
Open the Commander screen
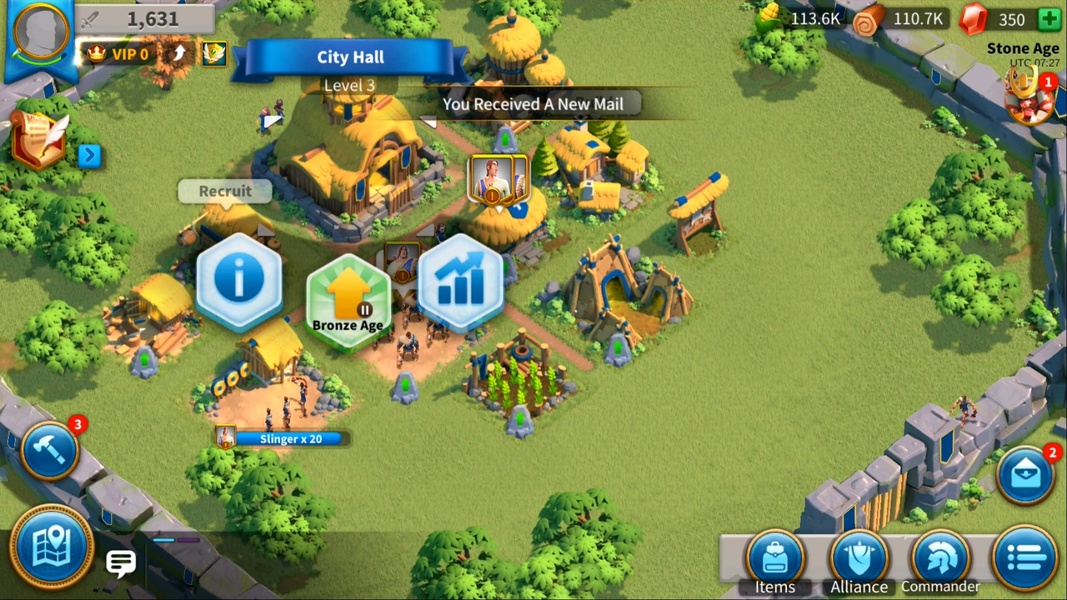pyautogui.click(x=940, y=560)
